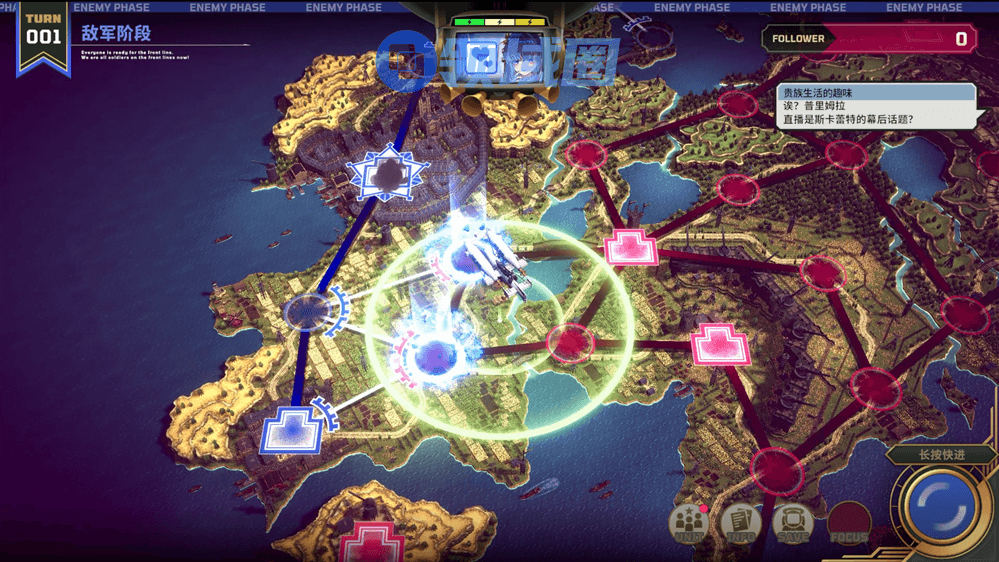The image size is (999, 562).
Task: Select the blue star-shaped headquarters node
Action: [x=386, y=176]
